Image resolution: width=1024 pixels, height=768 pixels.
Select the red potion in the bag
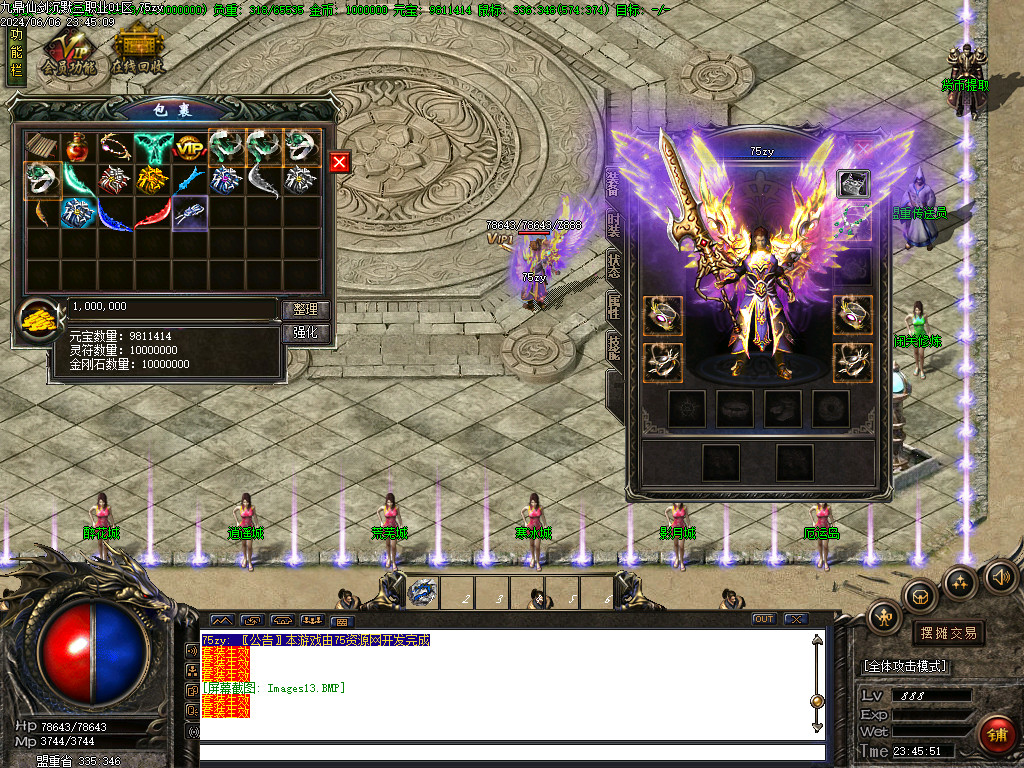click(78, 148)
